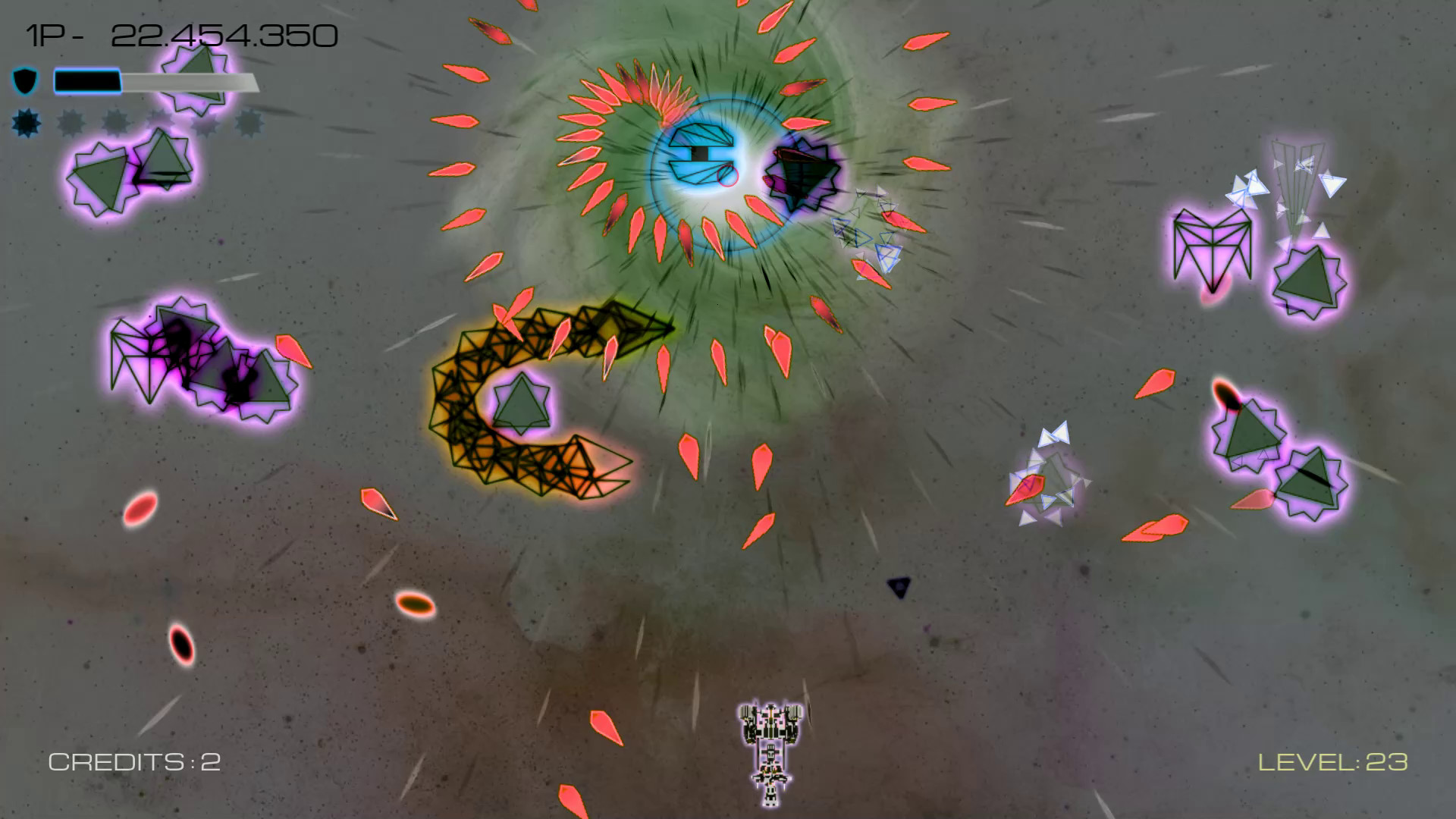Viewport: 1456px width, 819px height.
Task: Click the score value 22.454.350
Action: tap(224, 34)
